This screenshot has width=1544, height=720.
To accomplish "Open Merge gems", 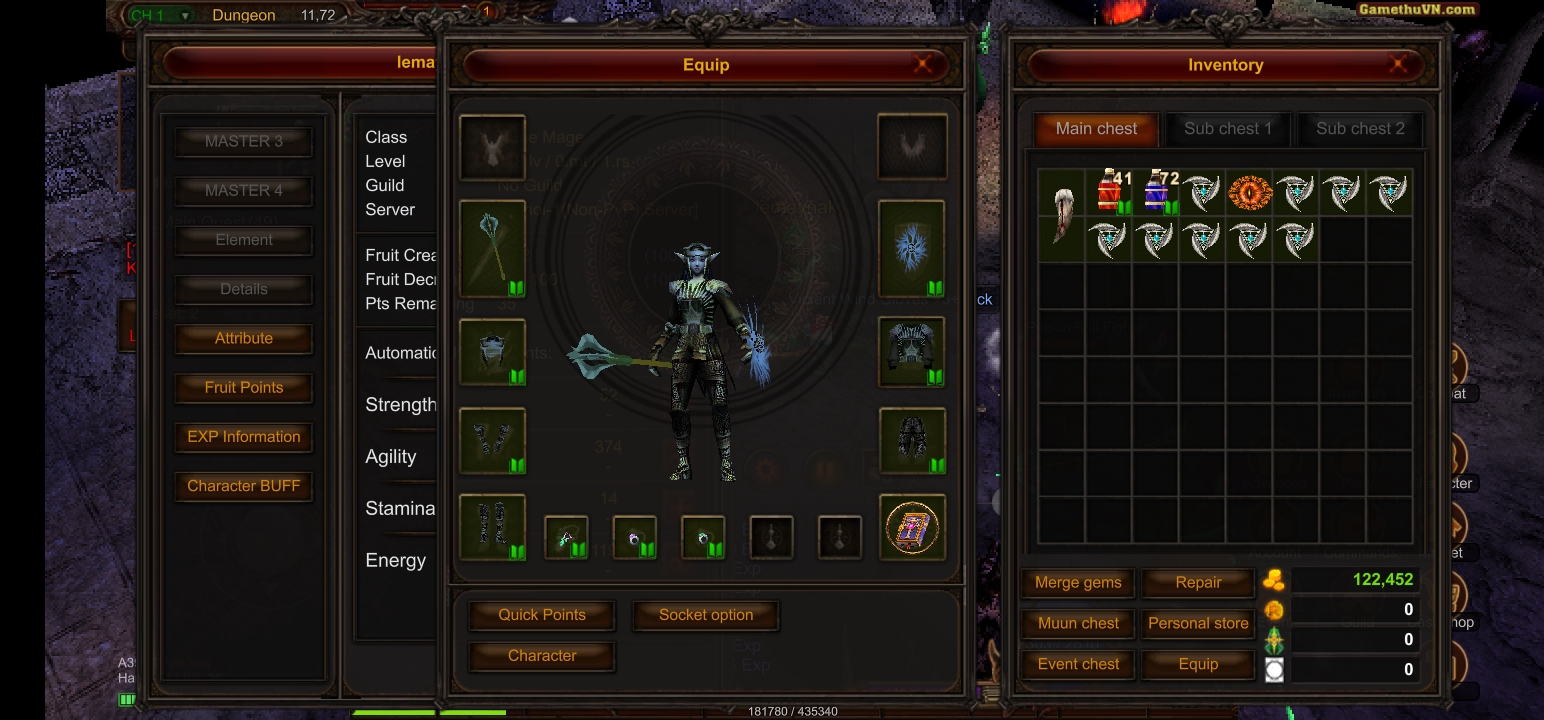I will (x=1078, y=583).
